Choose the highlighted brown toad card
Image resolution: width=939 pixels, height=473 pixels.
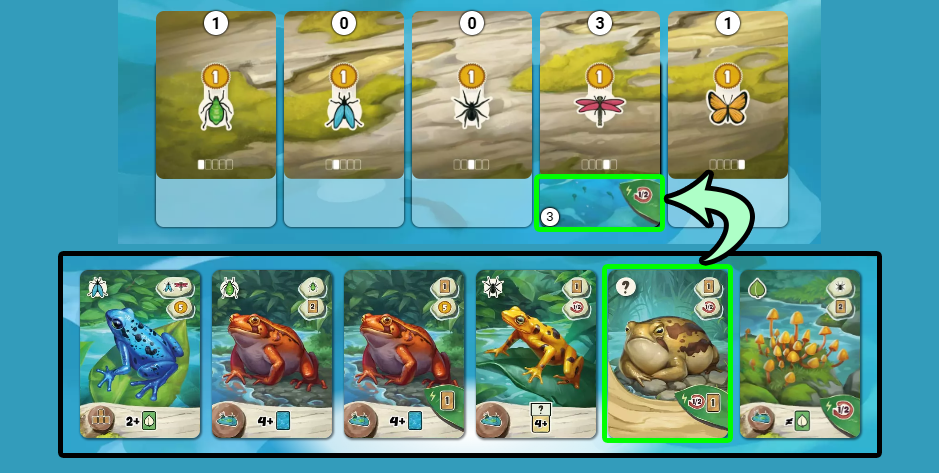point(668,354)
